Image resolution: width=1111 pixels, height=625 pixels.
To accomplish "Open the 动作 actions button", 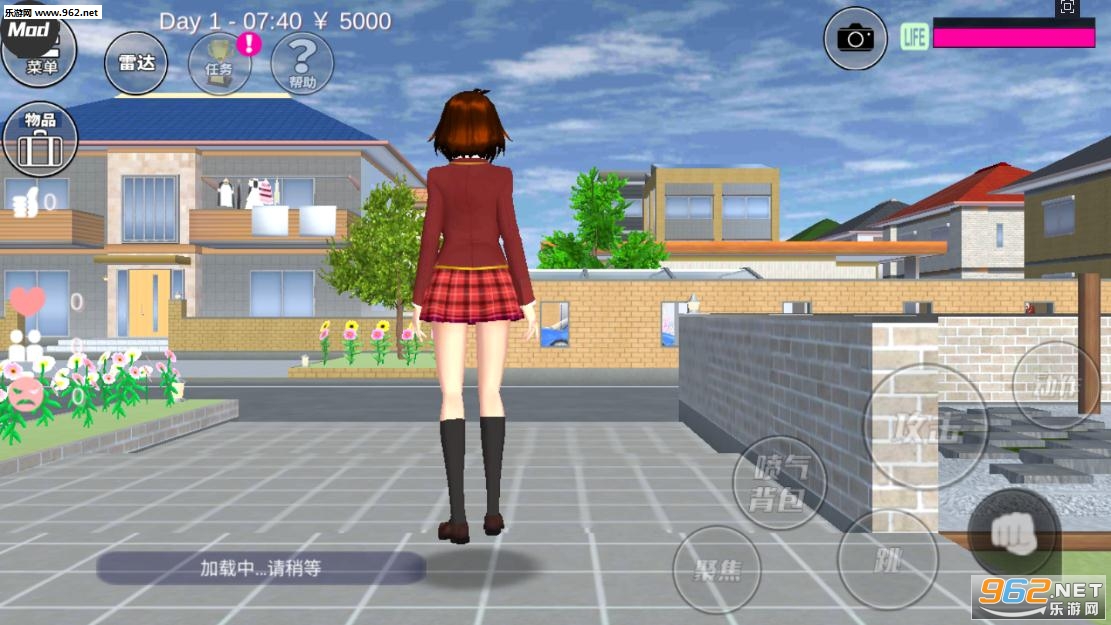I will (x=1055, y=385).
